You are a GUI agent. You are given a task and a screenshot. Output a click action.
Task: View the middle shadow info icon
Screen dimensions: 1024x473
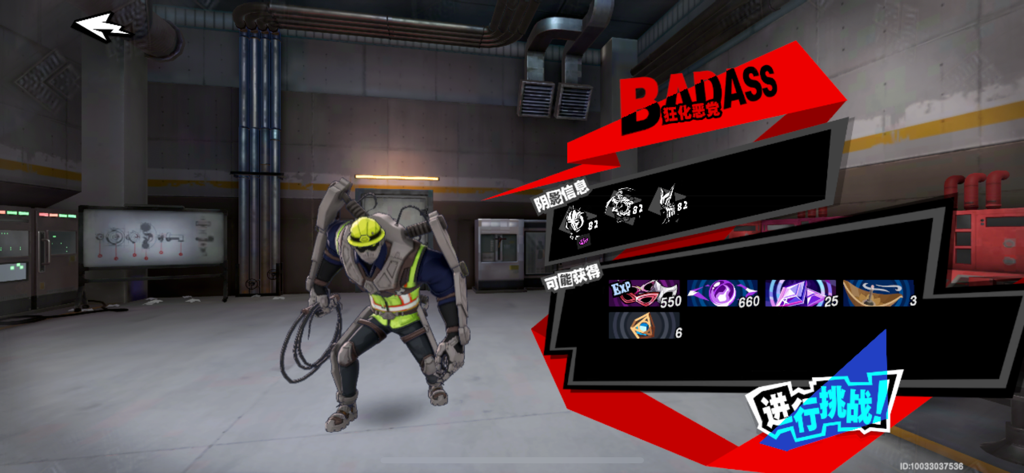point(623,207)
